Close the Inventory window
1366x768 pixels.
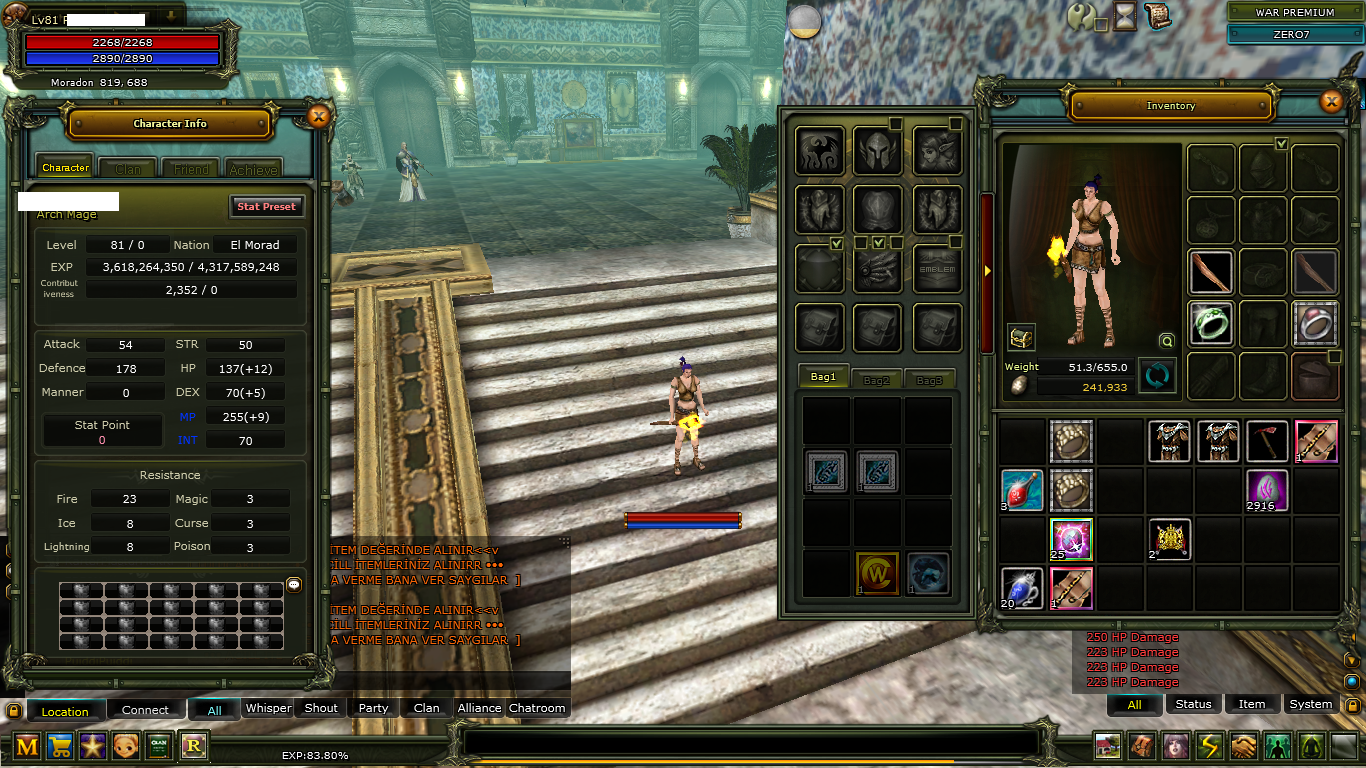click(1331, 101)
